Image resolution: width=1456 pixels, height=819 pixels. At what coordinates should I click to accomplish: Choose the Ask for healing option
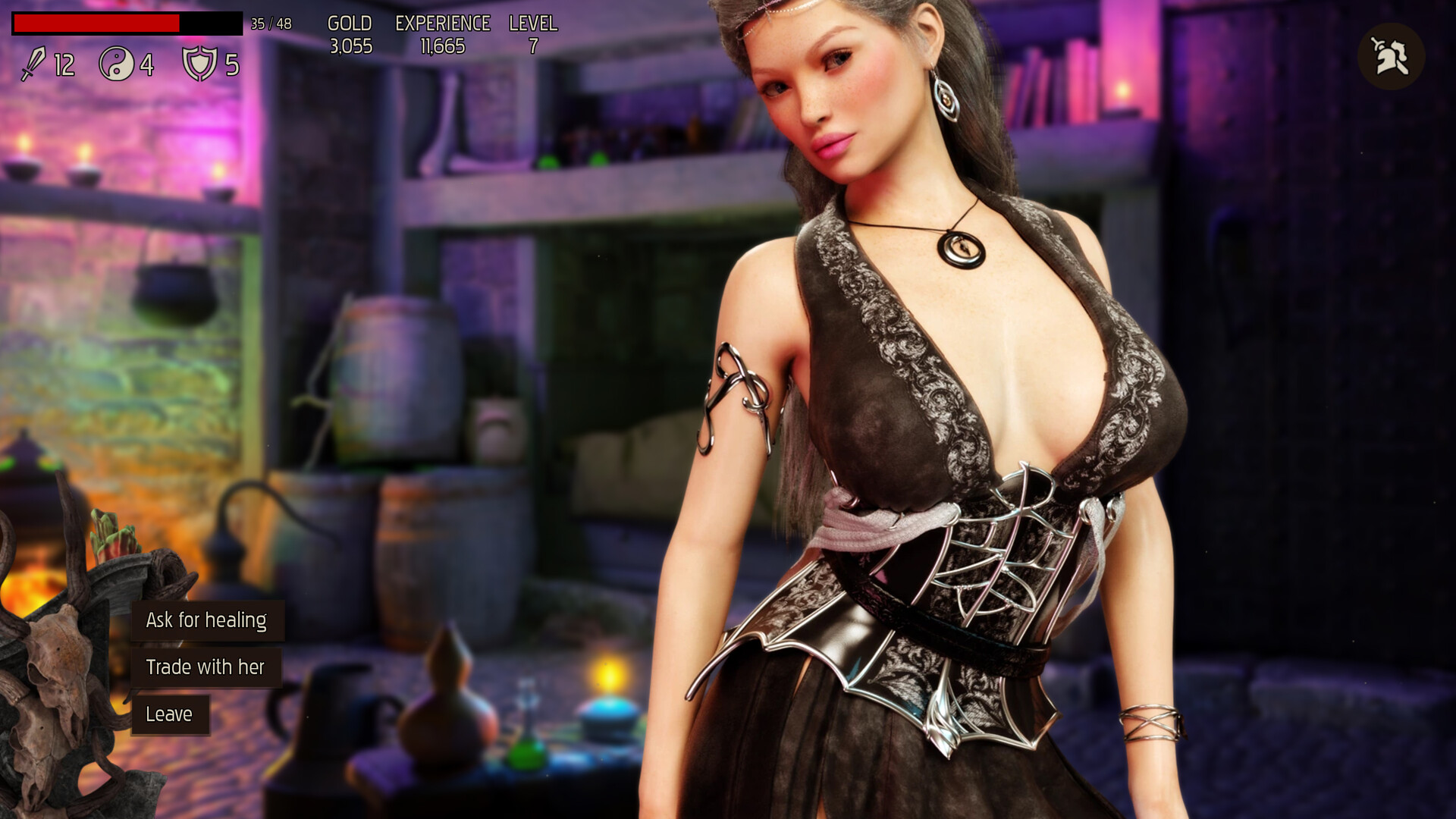pyautogui.click(x=206, y=620)
